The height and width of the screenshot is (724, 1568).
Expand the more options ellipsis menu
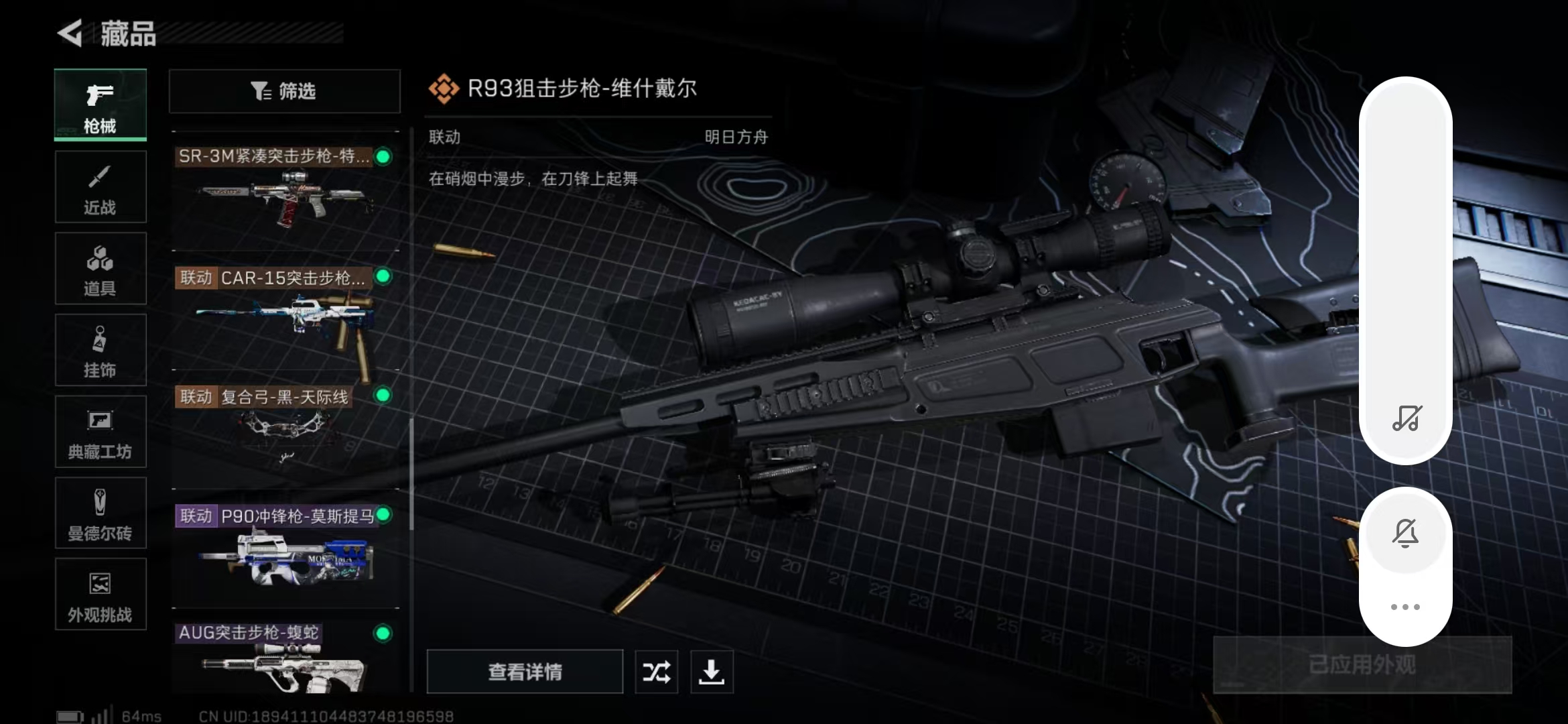tap(1406, 605)
